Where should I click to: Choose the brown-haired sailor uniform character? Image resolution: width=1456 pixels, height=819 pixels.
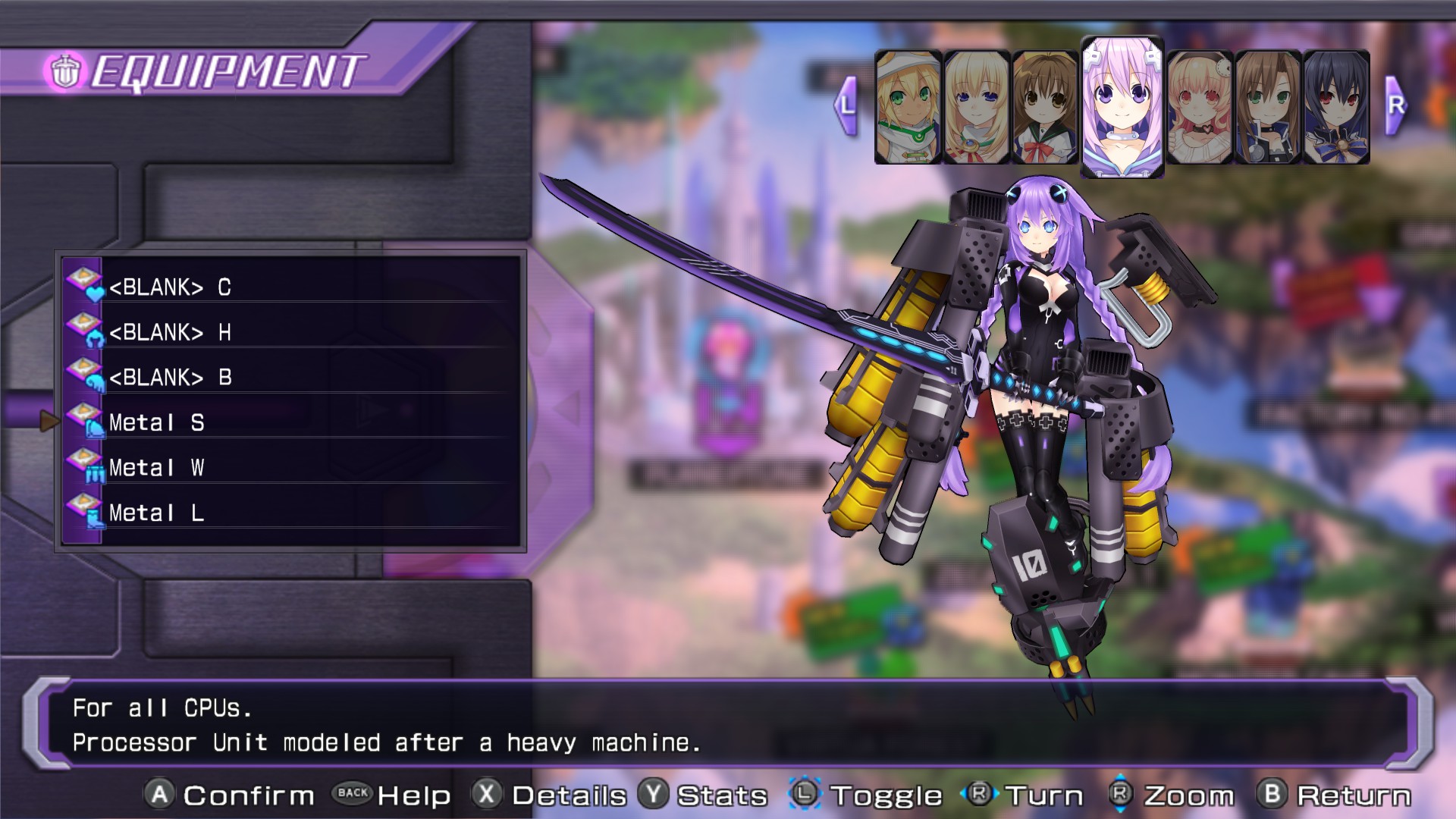click(1044, 108)
